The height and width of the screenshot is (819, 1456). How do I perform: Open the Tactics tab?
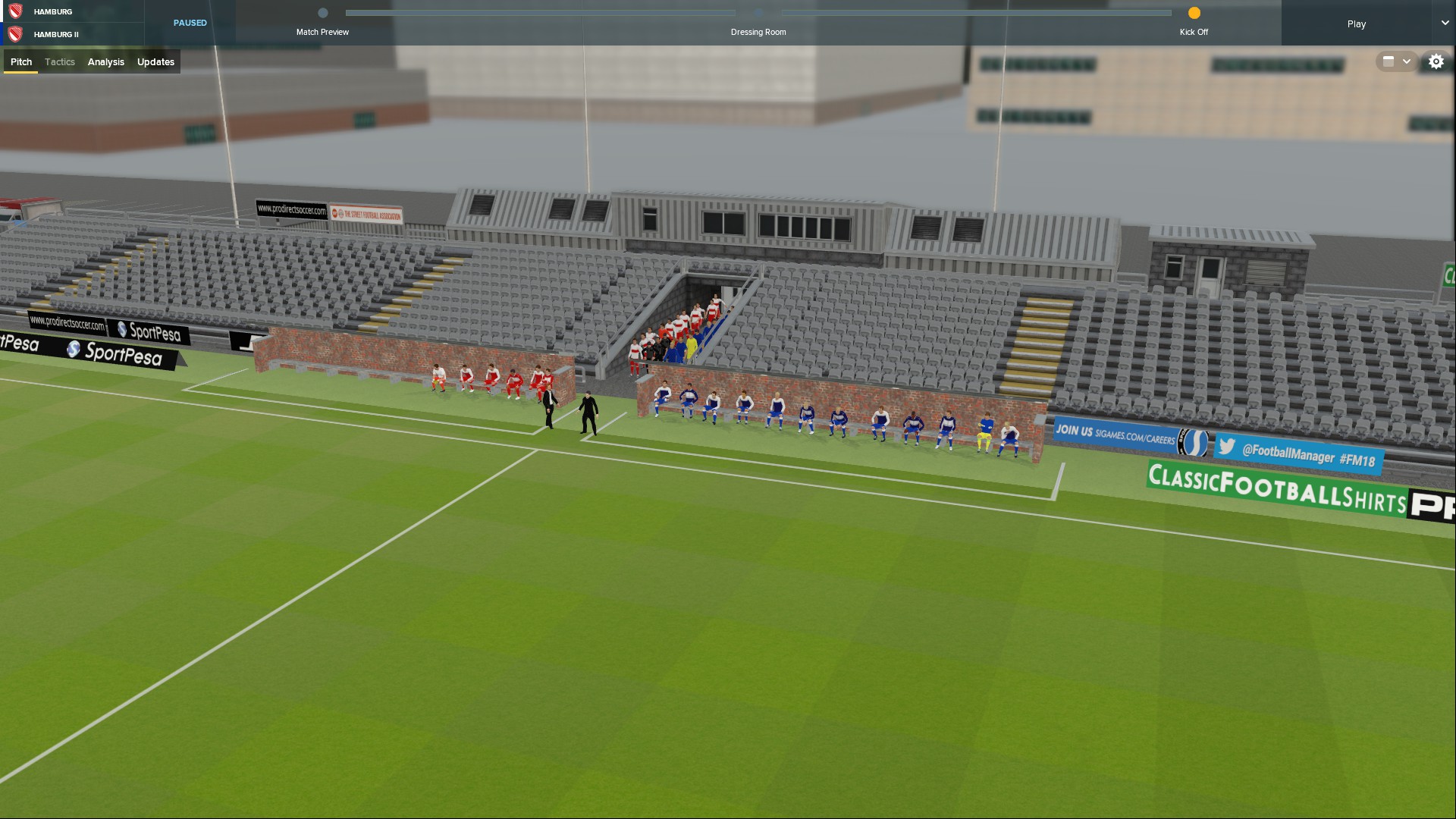(x=60, y=62)
